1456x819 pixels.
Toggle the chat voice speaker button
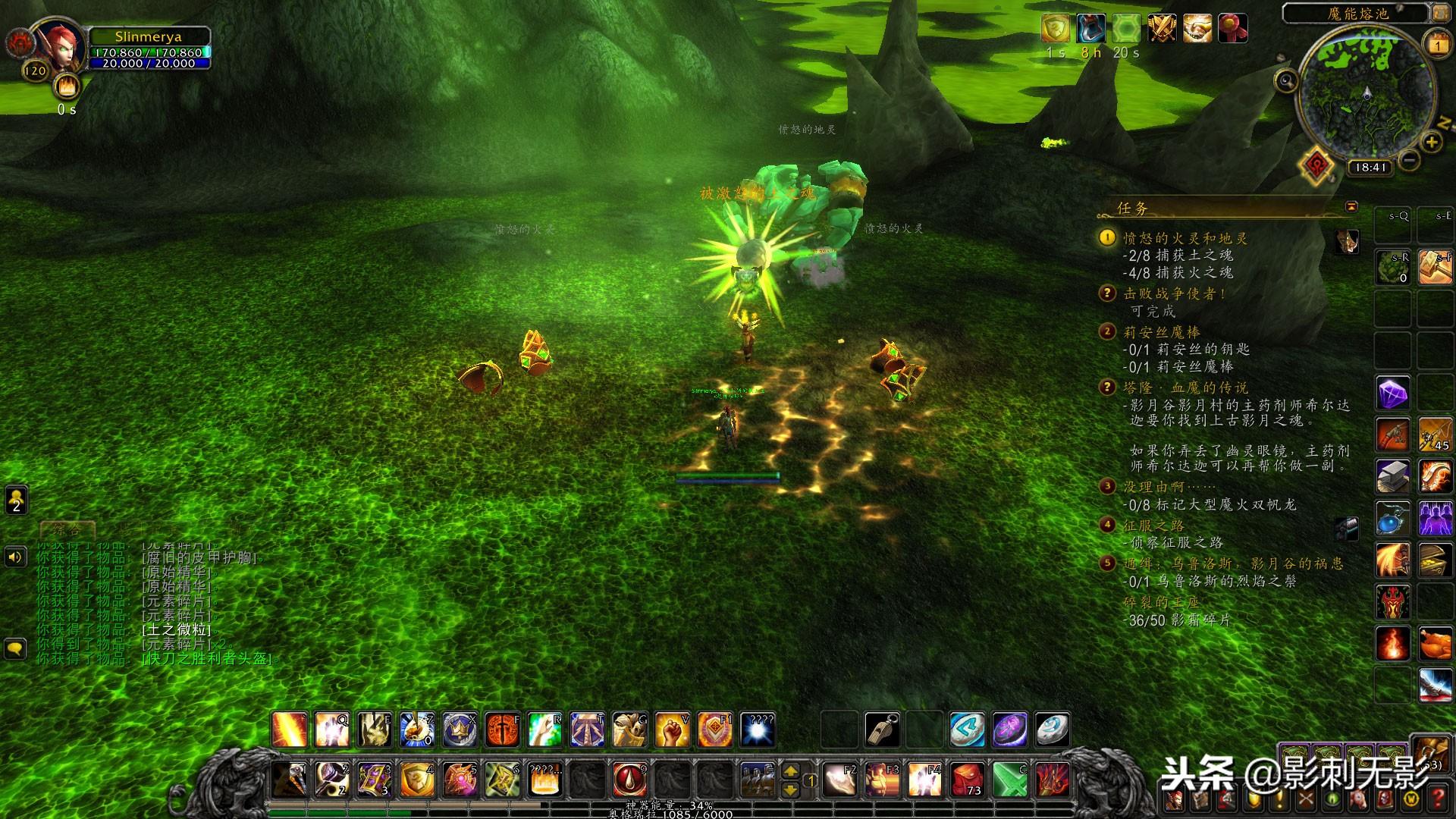(x=15, y=557)
